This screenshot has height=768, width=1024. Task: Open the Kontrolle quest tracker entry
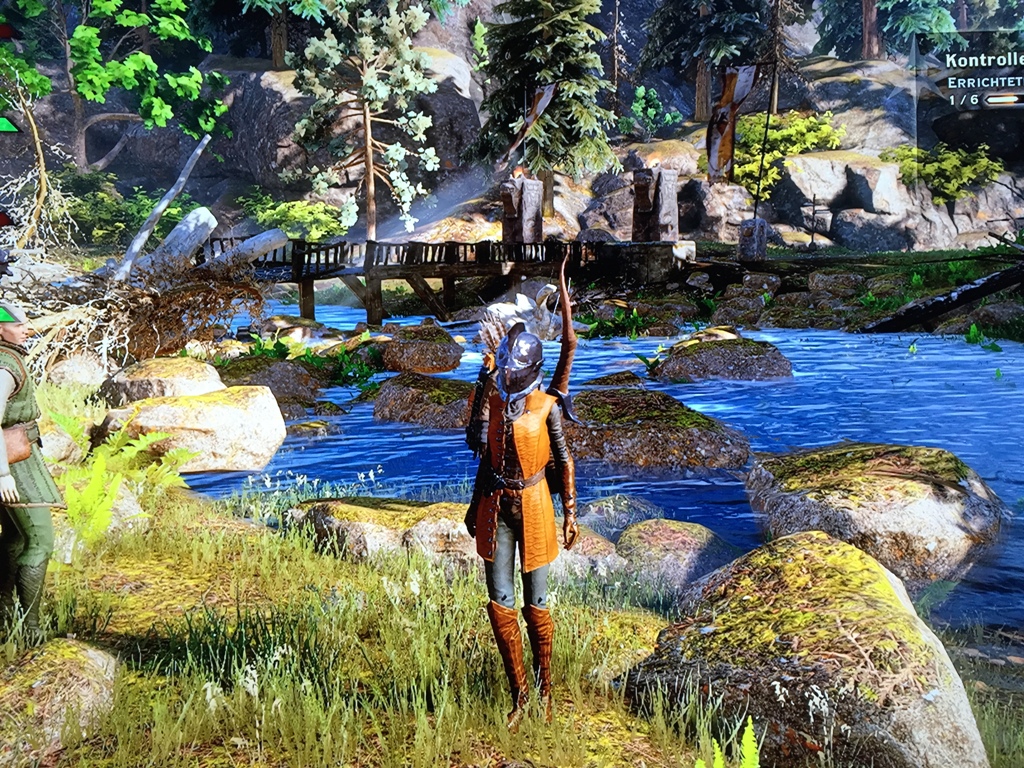pos(983,60)
